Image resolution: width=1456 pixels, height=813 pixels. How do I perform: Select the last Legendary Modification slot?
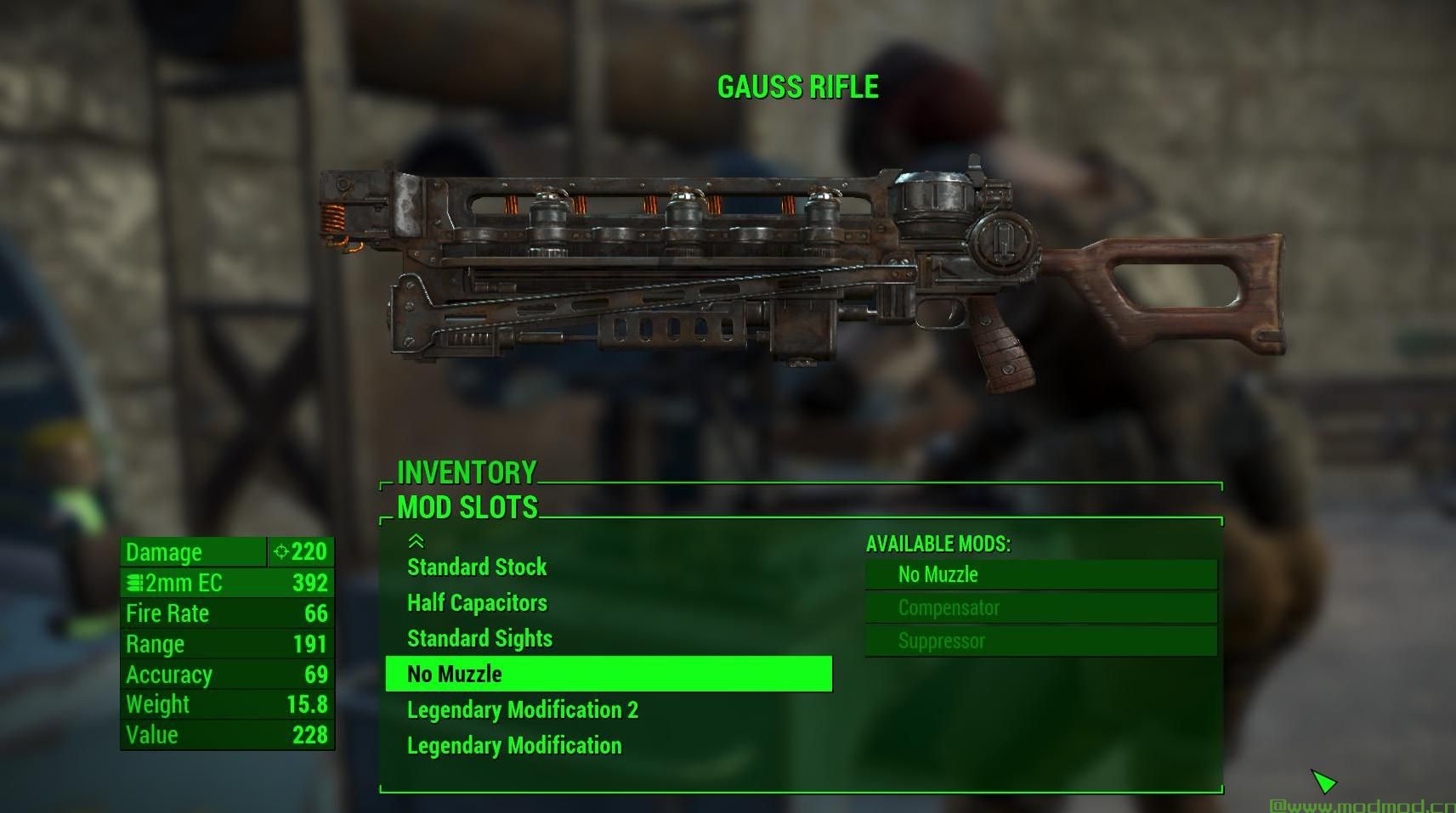click(x=514, y=746)
